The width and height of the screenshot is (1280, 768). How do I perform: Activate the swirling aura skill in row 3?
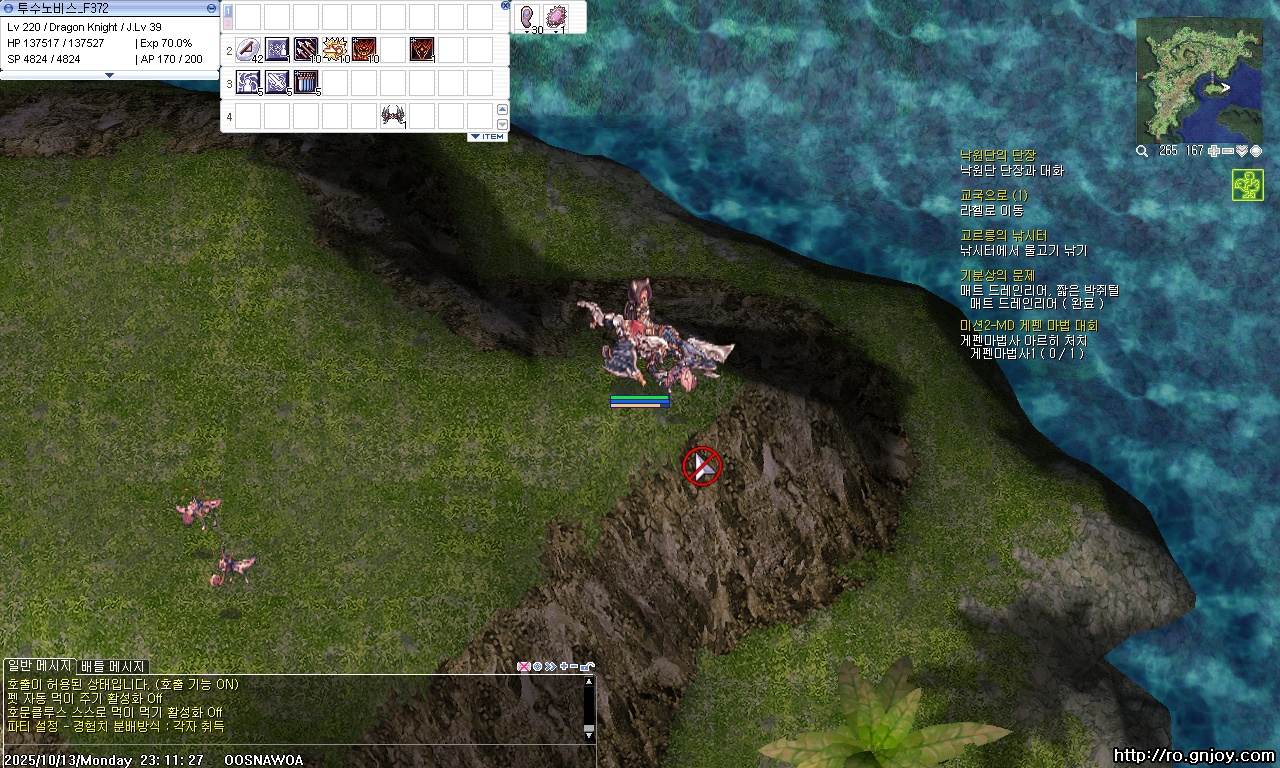coord(247,83)
